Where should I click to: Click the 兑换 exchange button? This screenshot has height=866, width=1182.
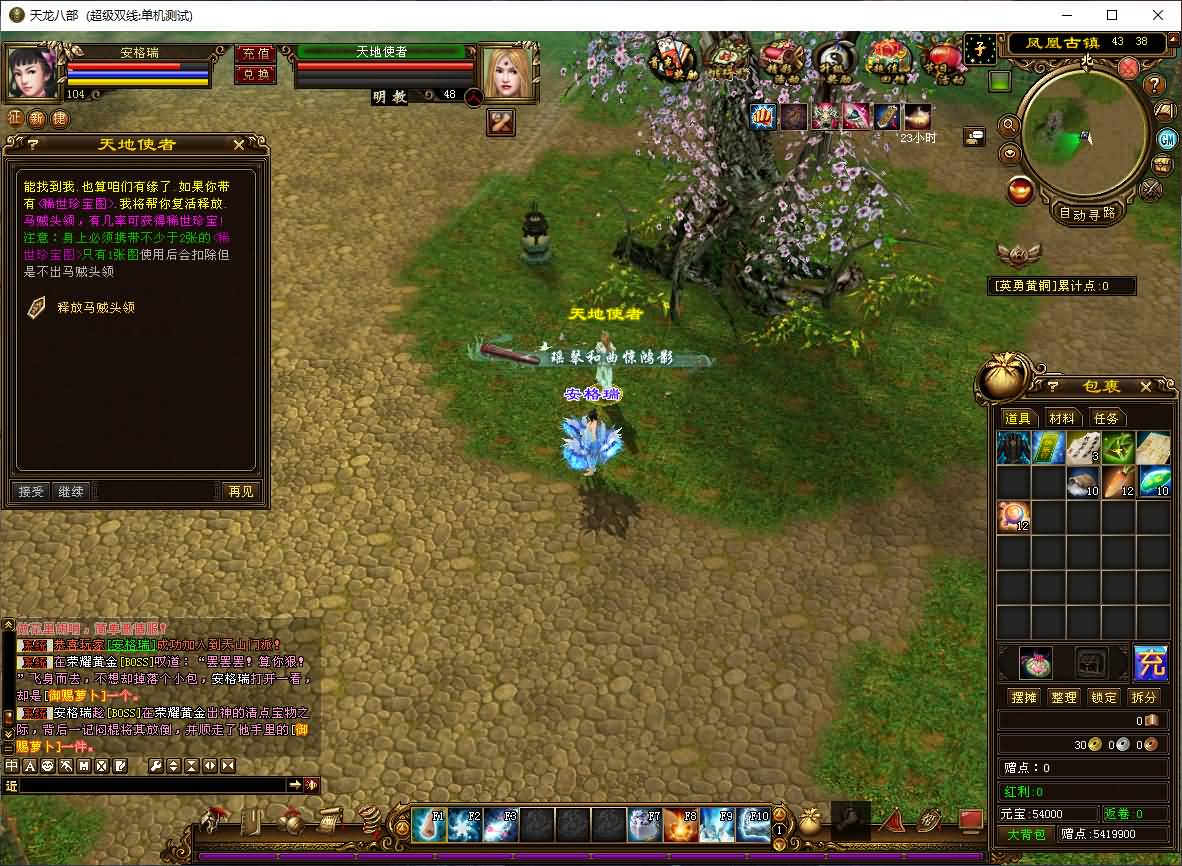coord(255,75)
